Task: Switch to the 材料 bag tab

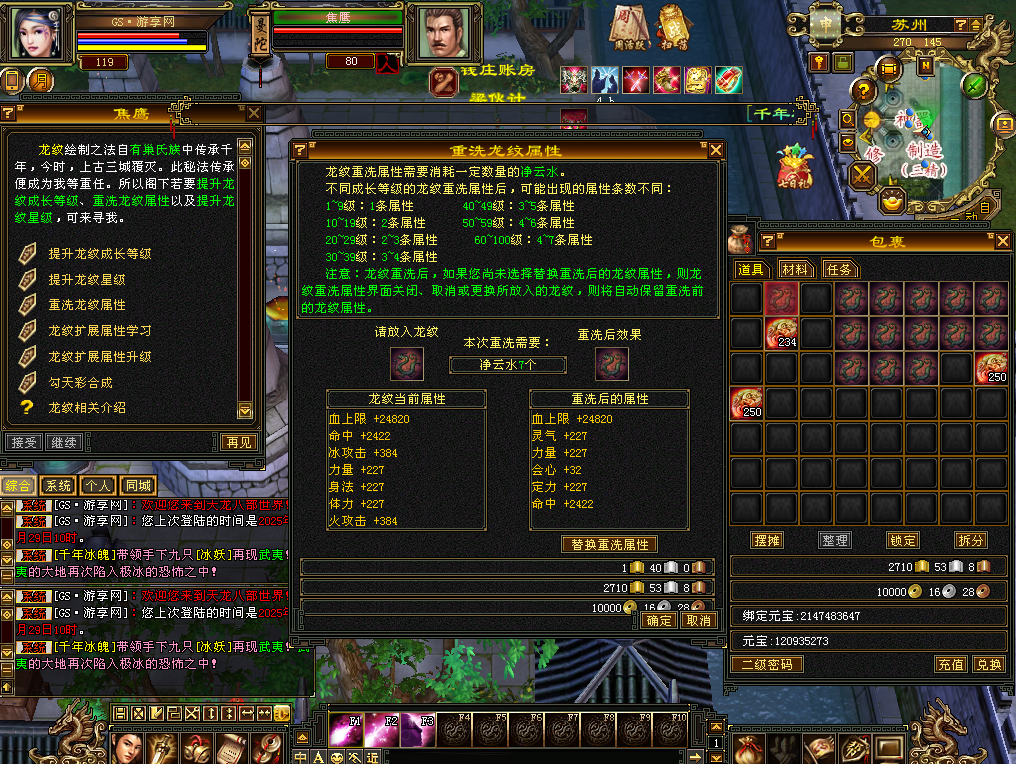Action: pyautogui.click(x=795, y=269)
